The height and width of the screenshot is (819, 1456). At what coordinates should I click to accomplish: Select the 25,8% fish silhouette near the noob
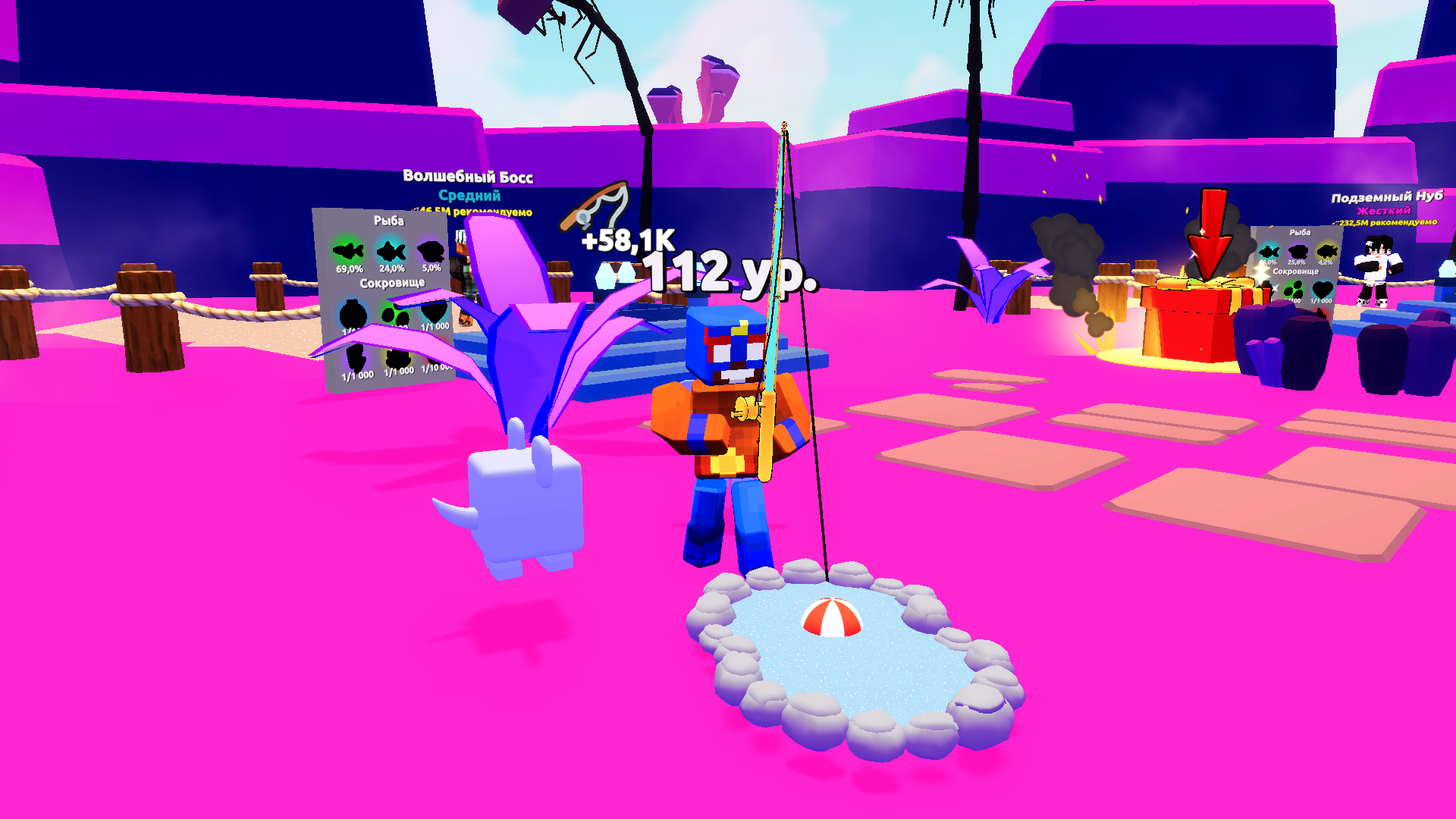(1298, 253)
